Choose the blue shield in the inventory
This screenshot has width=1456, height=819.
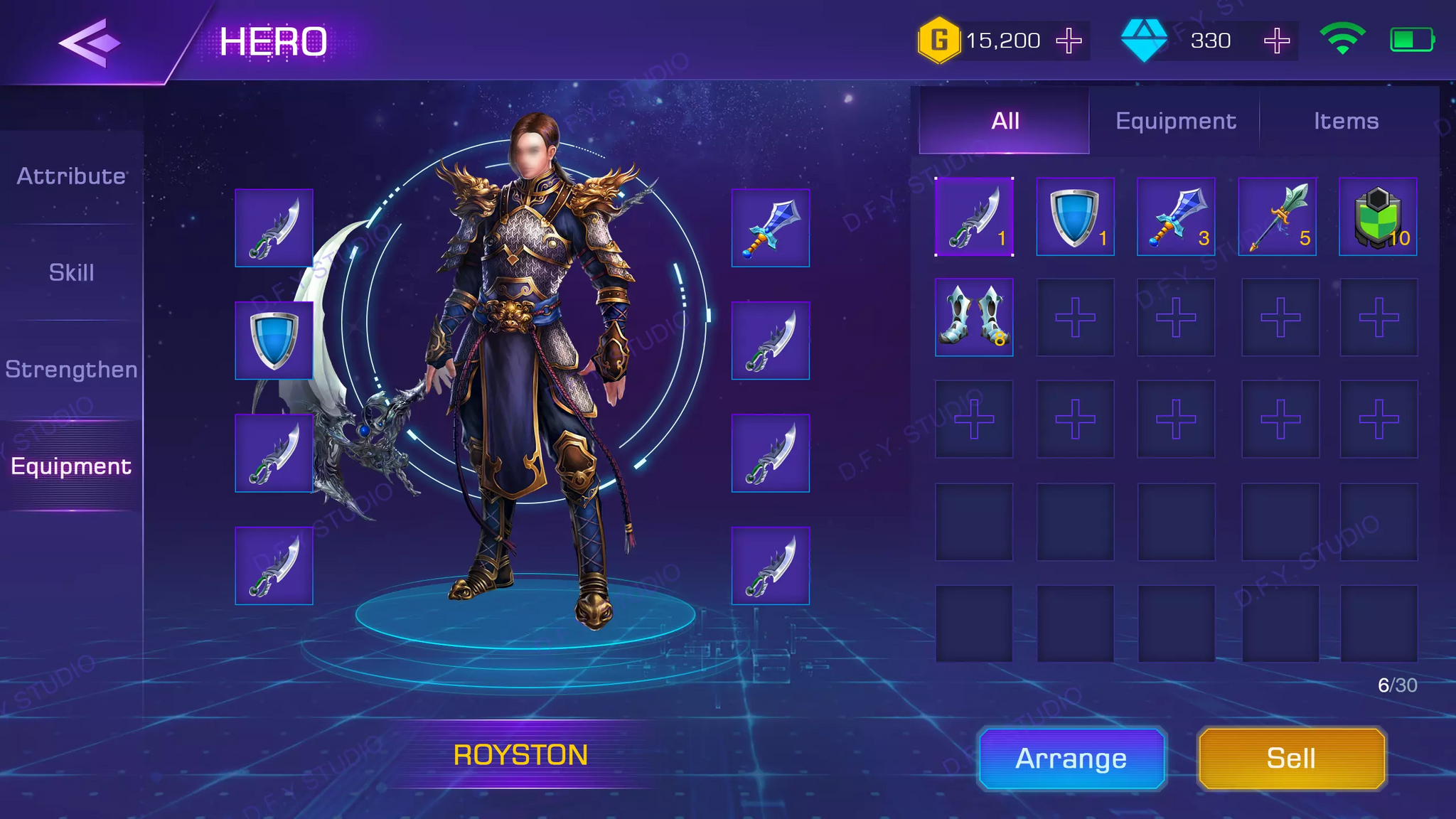(x=1075, y=217)
